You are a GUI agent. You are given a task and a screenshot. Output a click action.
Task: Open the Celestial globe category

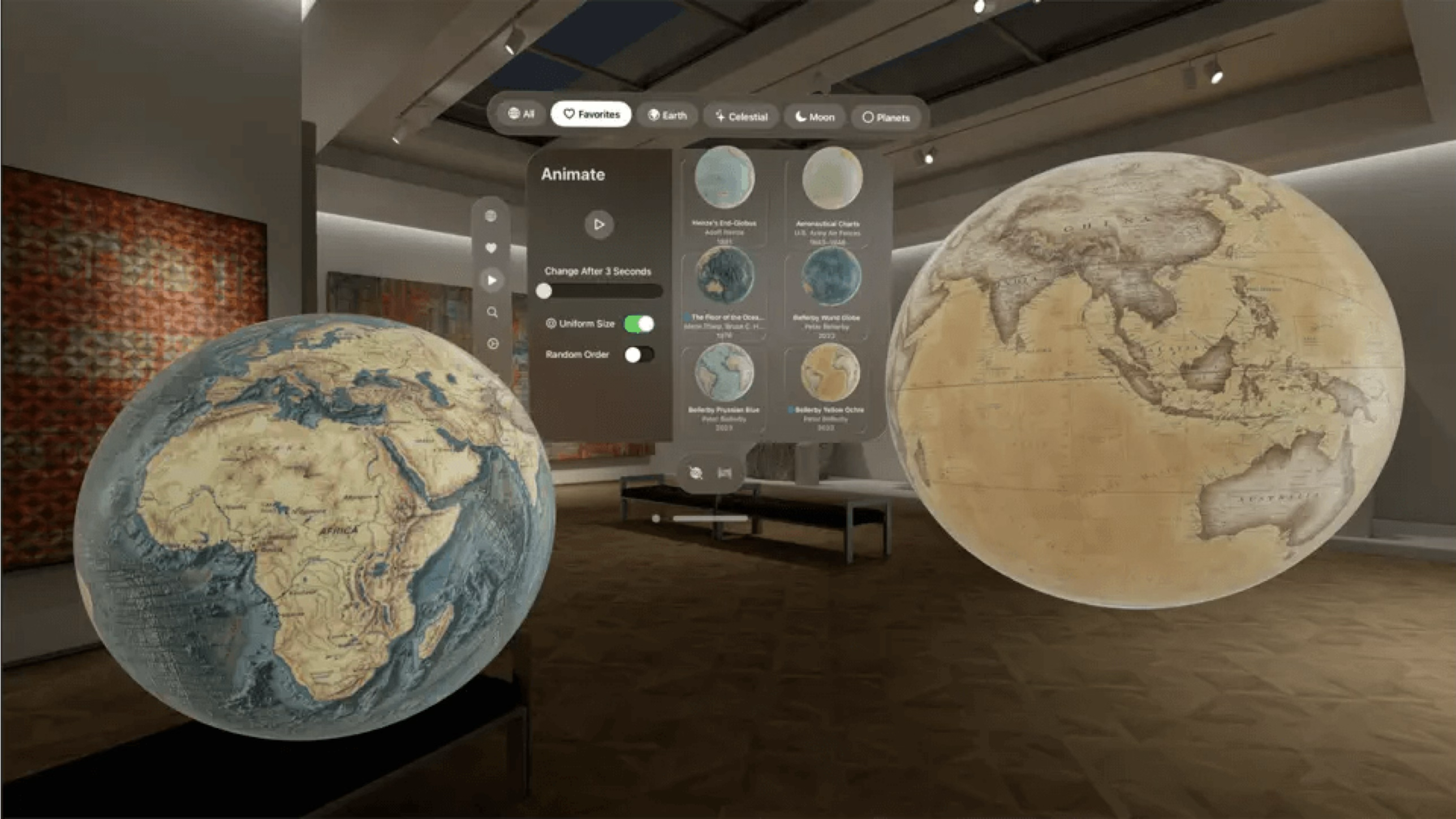coord(740,117)
